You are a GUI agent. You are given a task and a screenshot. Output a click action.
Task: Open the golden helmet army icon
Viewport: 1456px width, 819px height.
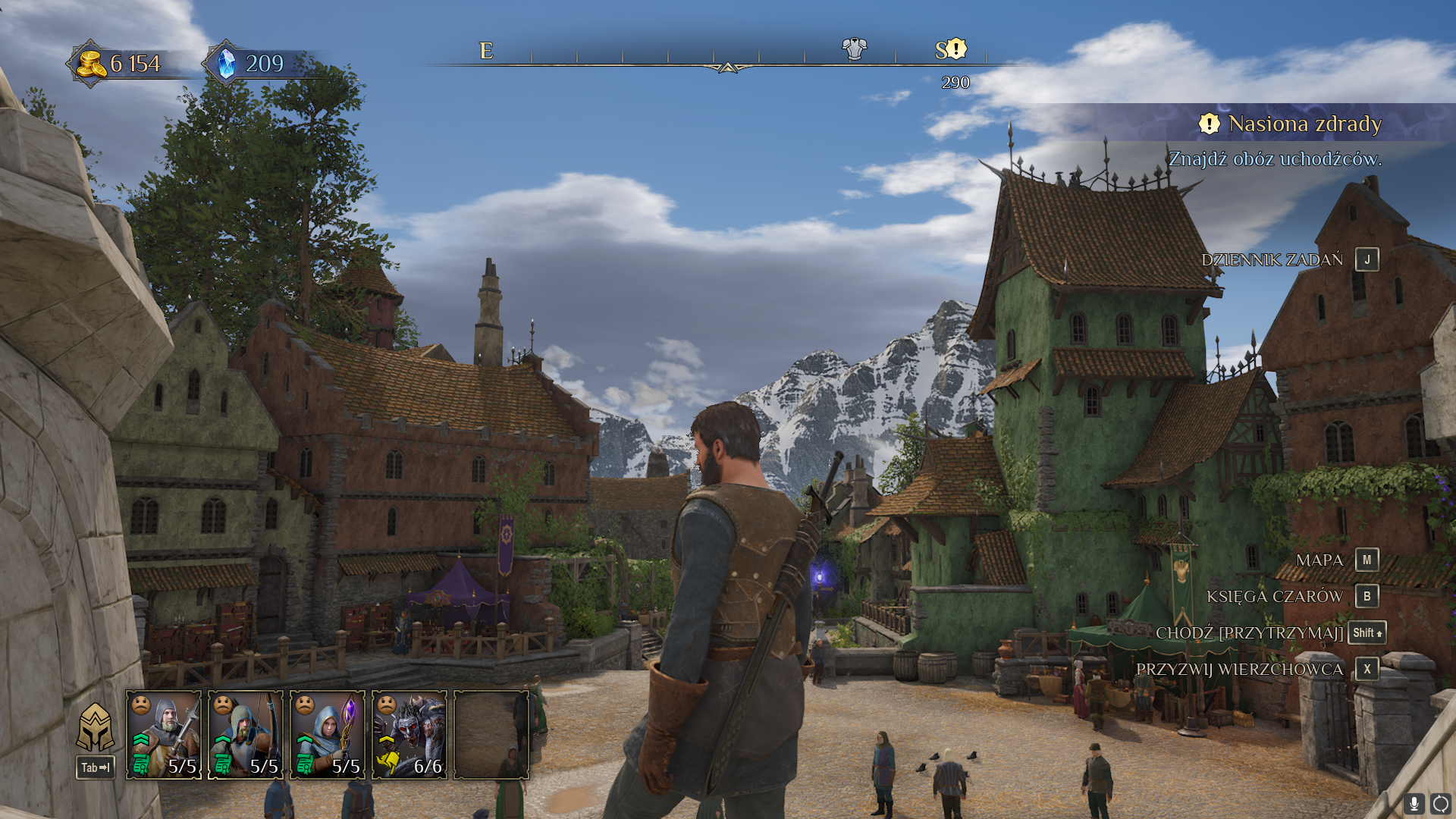click(x=96, y=726)
